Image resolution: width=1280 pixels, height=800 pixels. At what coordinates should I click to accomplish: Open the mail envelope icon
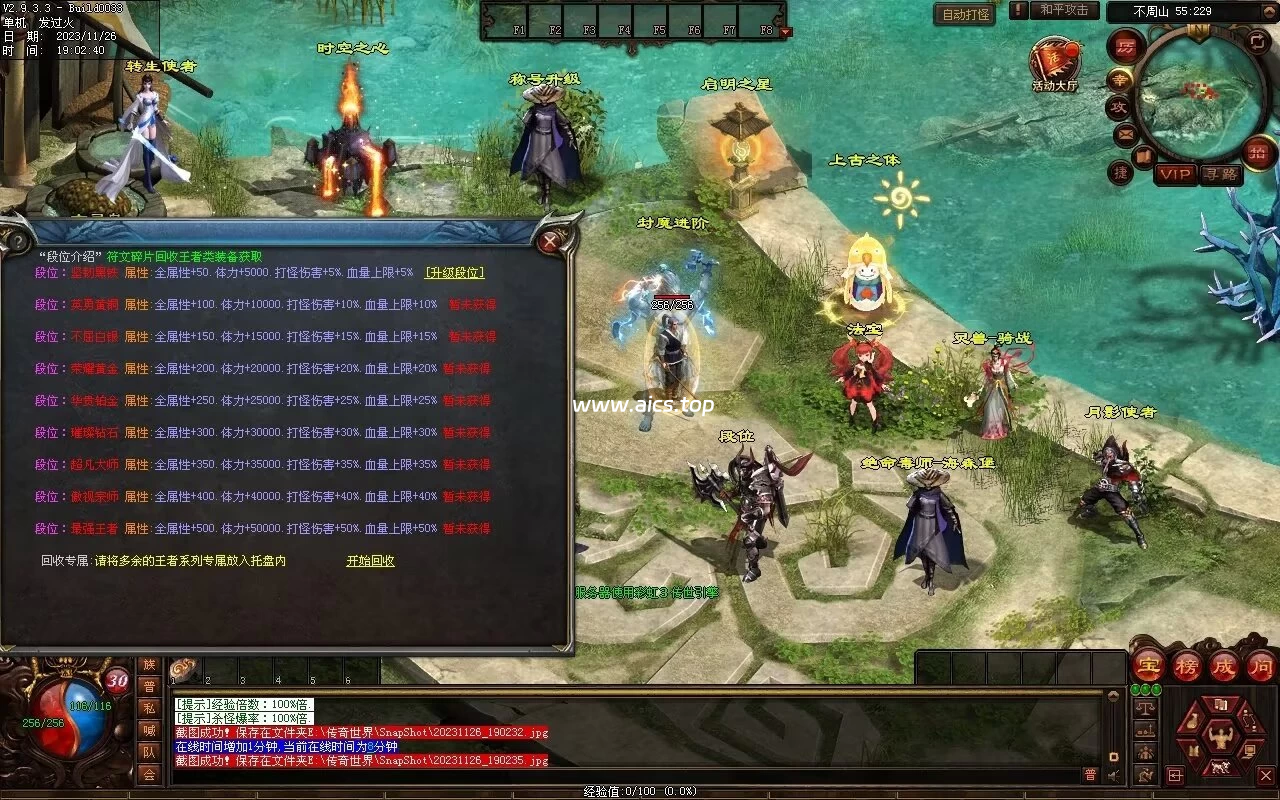[1125, 133]
